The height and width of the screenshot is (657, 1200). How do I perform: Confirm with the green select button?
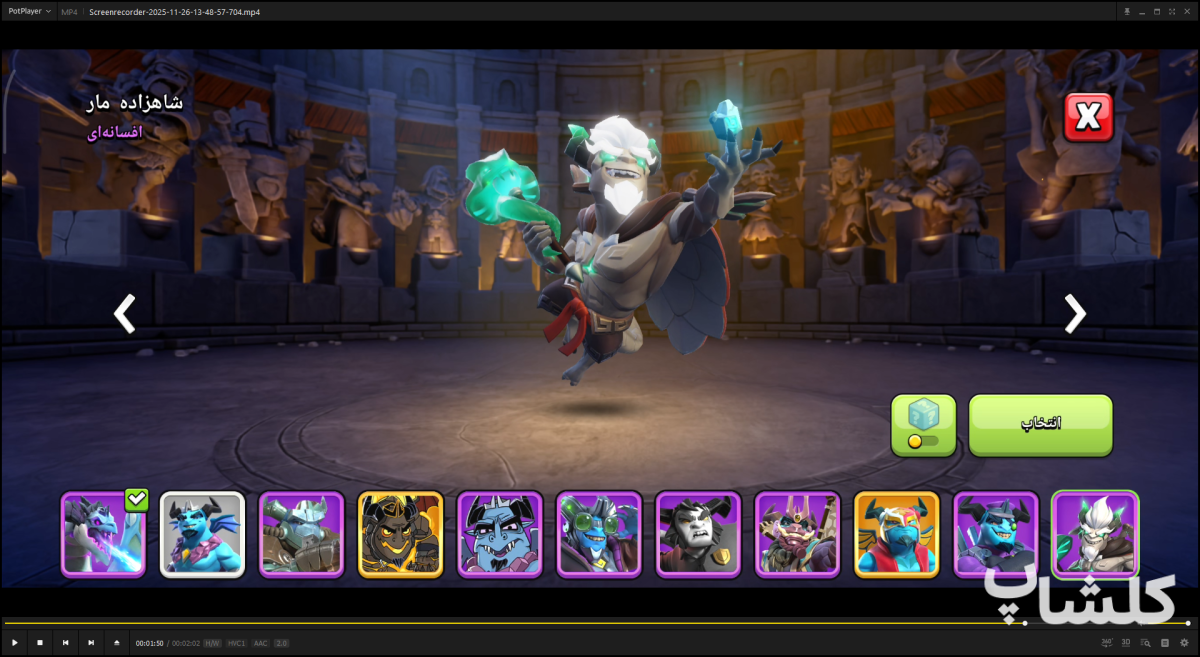click(1040, 424)
